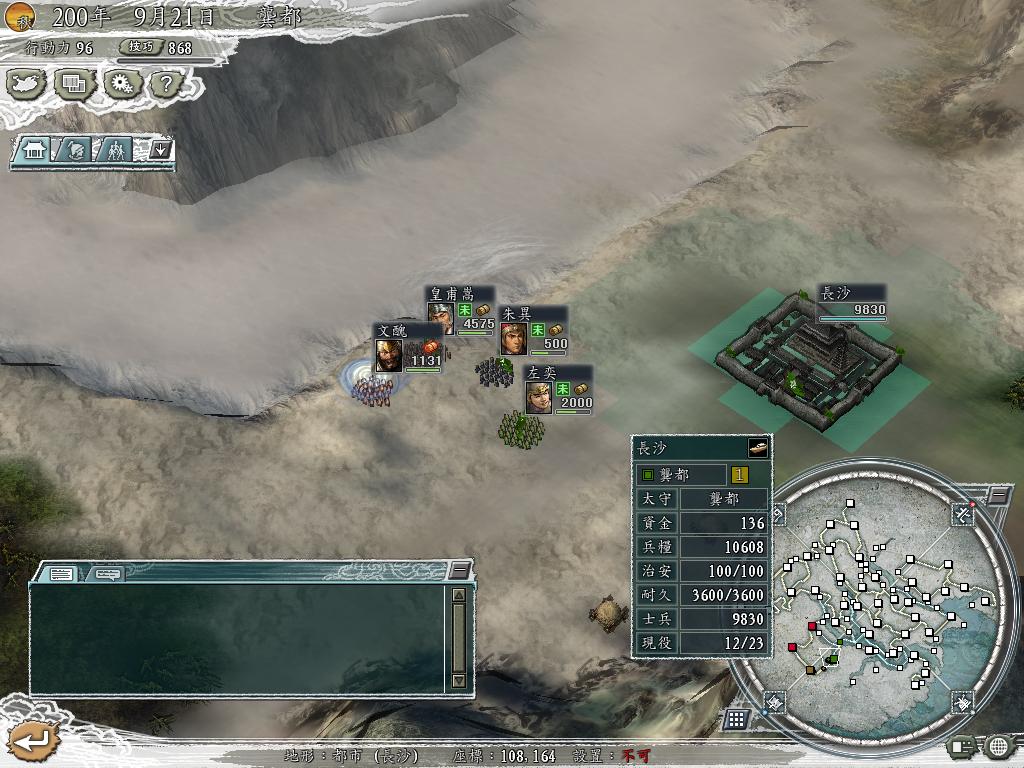The height and width of the screenshot is (768, 1024).
Task: Minimize the message log window
Action: pyautogui.click(x=459, y=570)
